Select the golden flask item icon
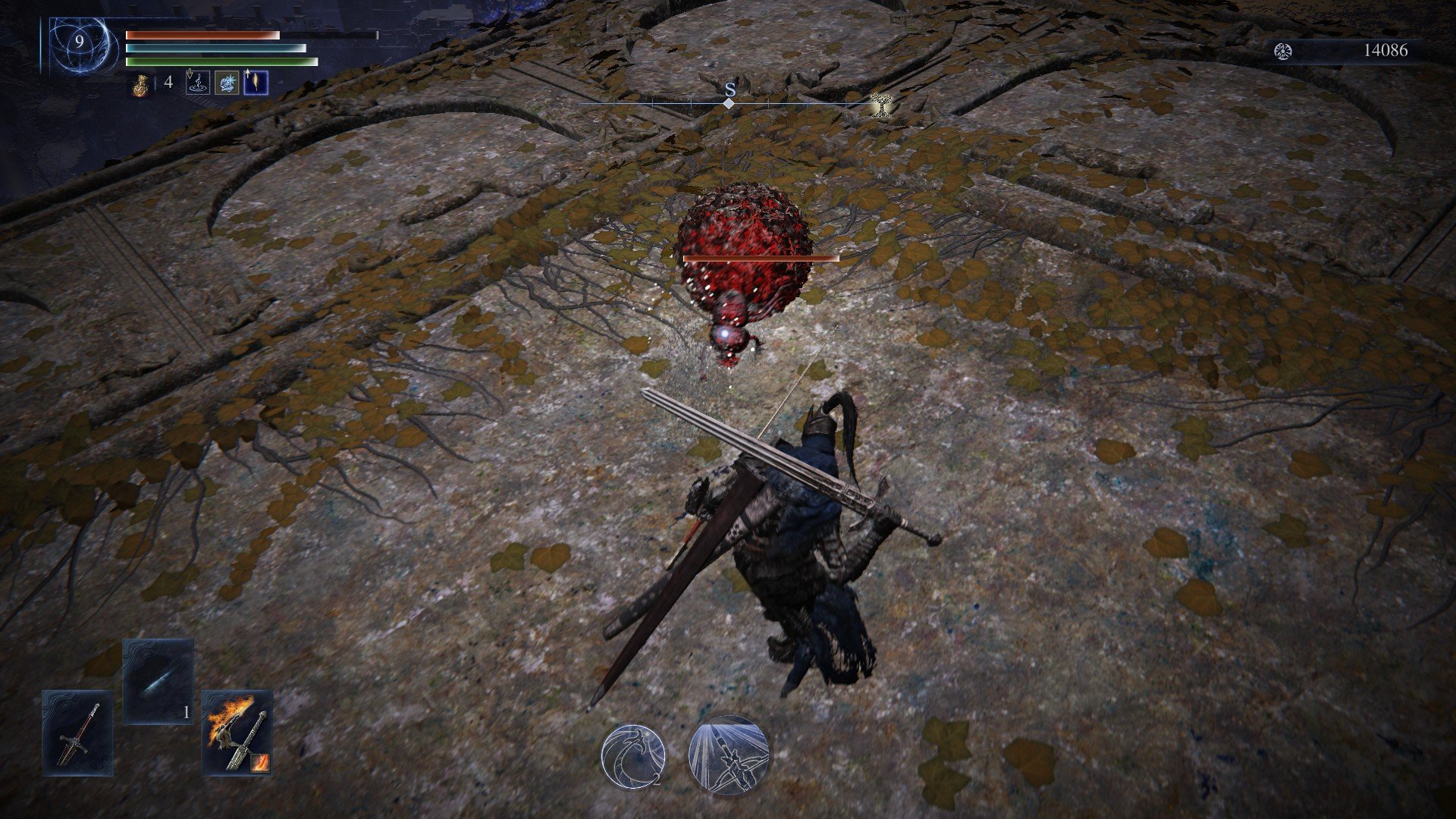Screen dimensions: 1456x819 (x=139, y=84)
